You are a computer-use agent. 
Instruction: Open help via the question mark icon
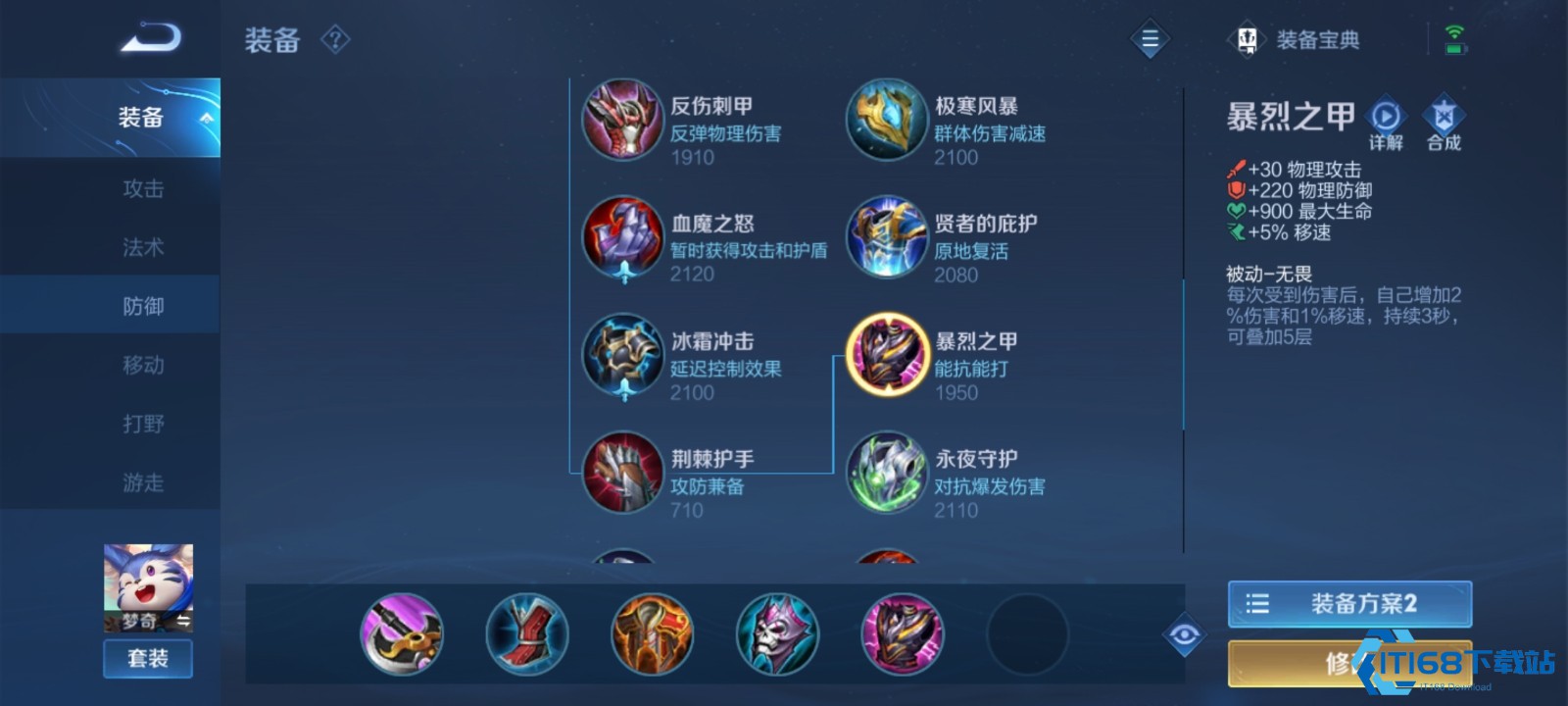point(334,41)
